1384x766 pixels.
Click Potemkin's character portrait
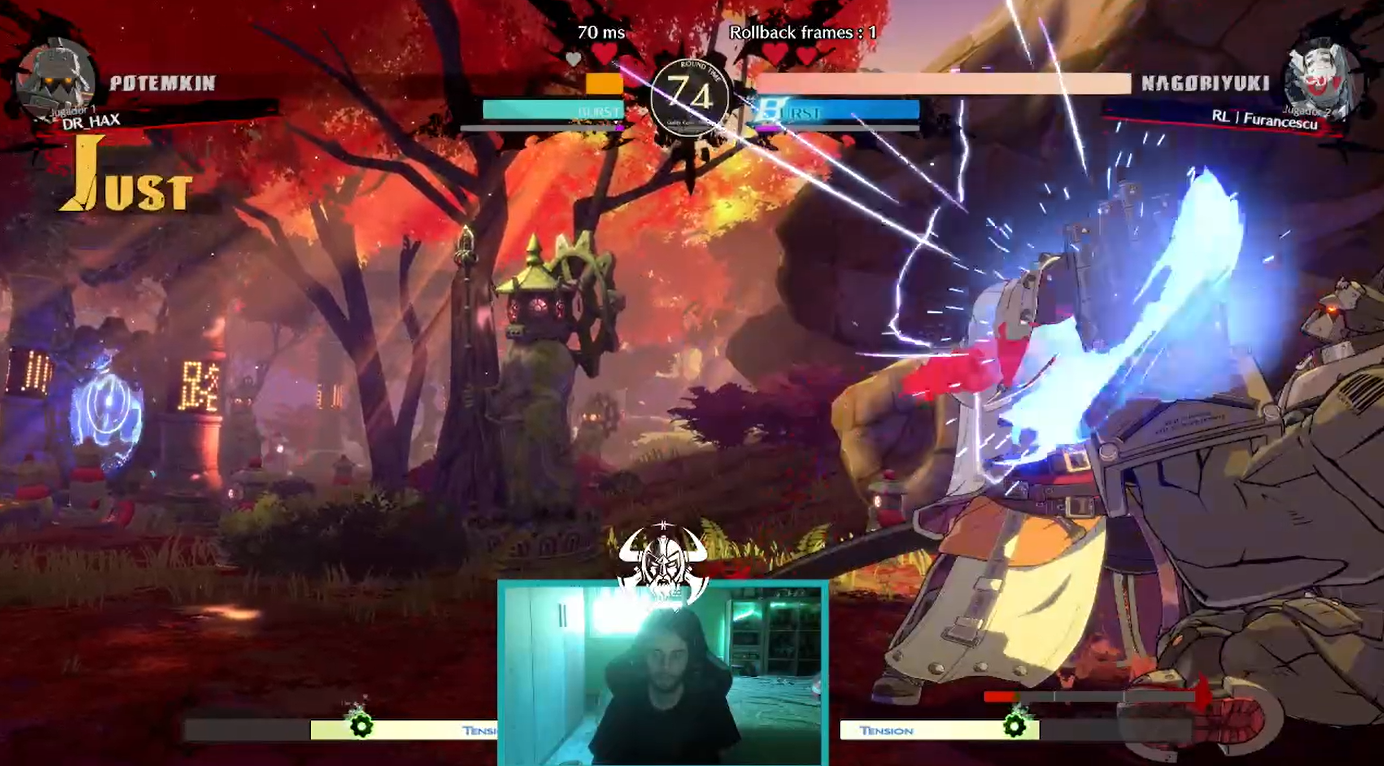coord(56,80)
